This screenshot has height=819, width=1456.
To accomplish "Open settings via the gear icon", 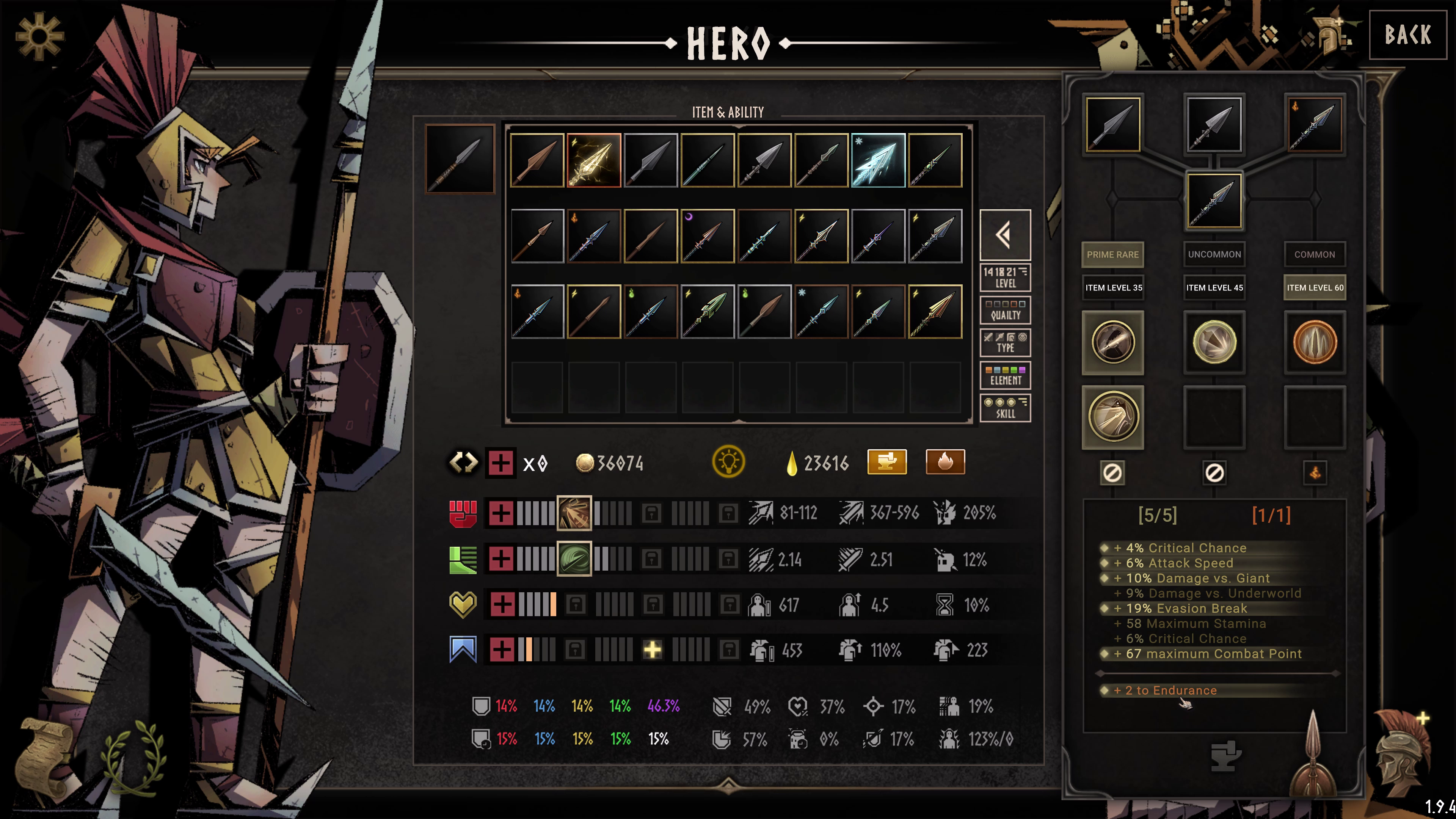I will pos(39,37).
